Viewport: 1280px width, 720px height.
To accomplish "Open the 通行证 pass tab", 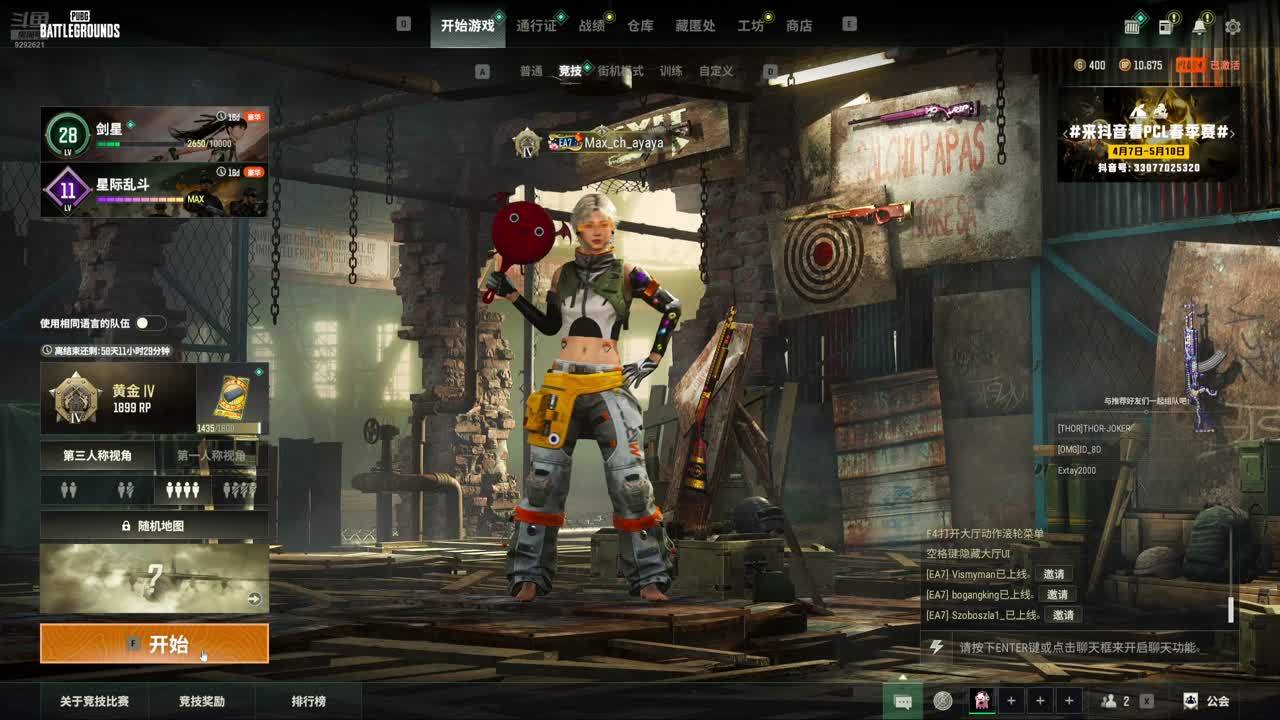I will [x=536, y=26].
